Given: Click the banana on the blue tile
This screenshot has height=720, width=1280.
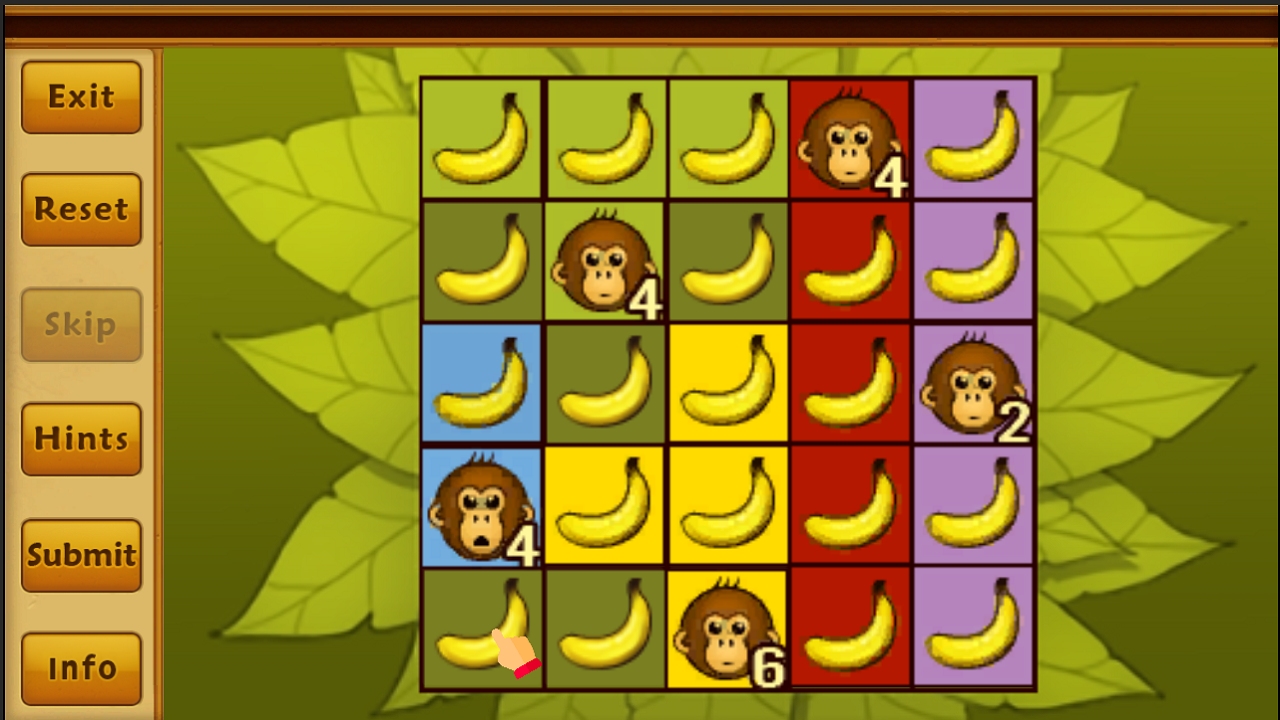Looking at the screenshot, I should (481, 381).
